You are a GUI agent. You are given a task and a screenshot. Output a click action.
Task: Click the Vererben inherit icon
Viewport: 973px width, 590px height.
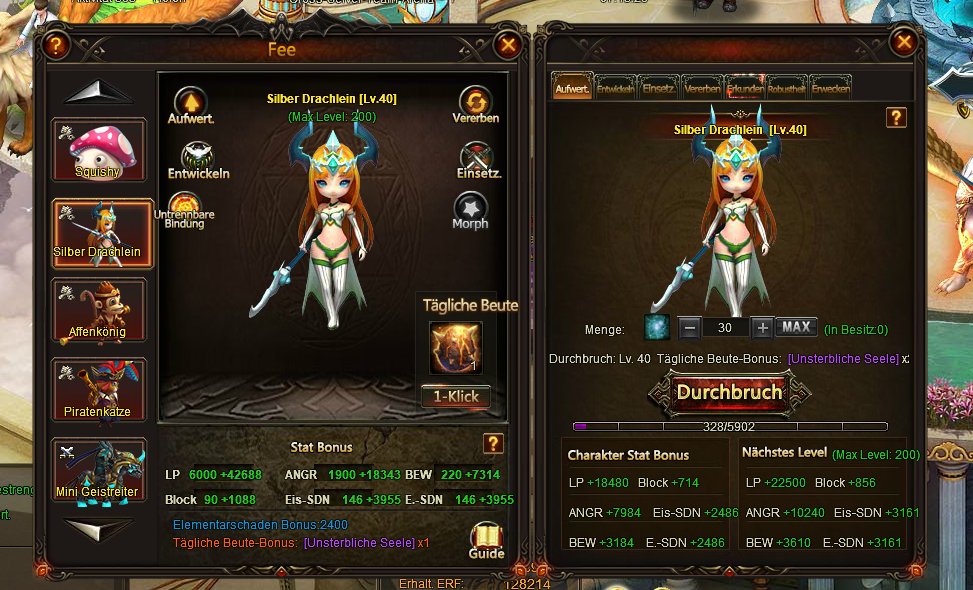tap(475, 102)
